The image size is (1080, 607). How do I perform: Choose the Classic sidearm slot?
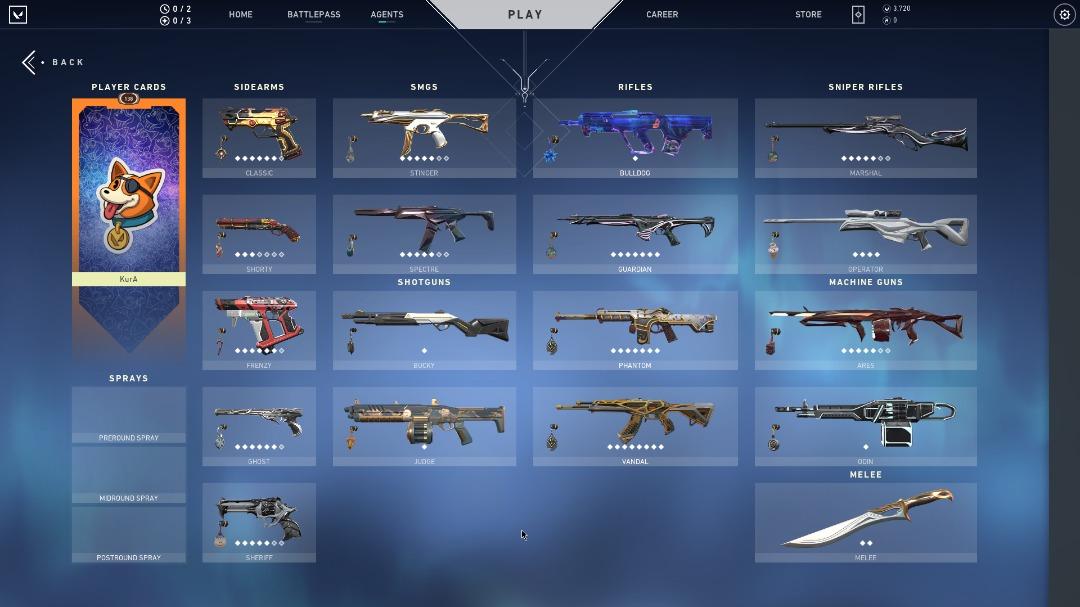click(259, 138)
